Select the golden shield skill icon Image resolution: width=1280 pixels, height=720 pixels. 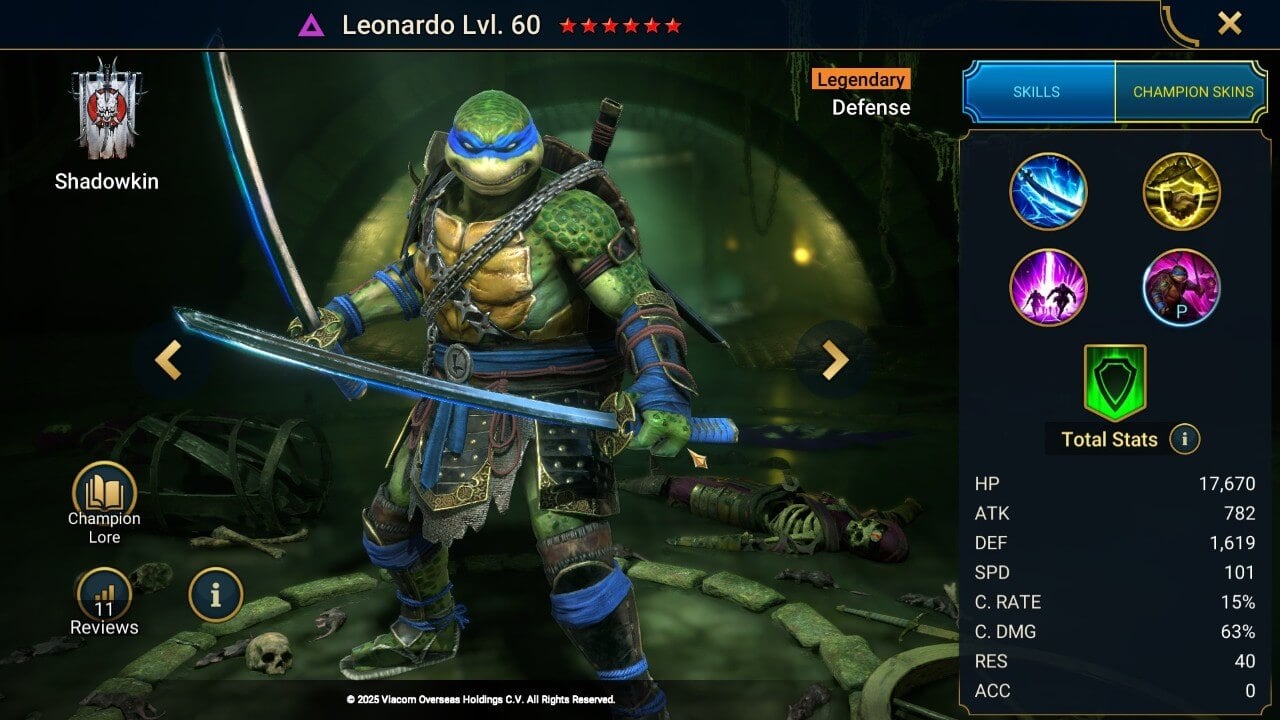tap(1181, 191)
